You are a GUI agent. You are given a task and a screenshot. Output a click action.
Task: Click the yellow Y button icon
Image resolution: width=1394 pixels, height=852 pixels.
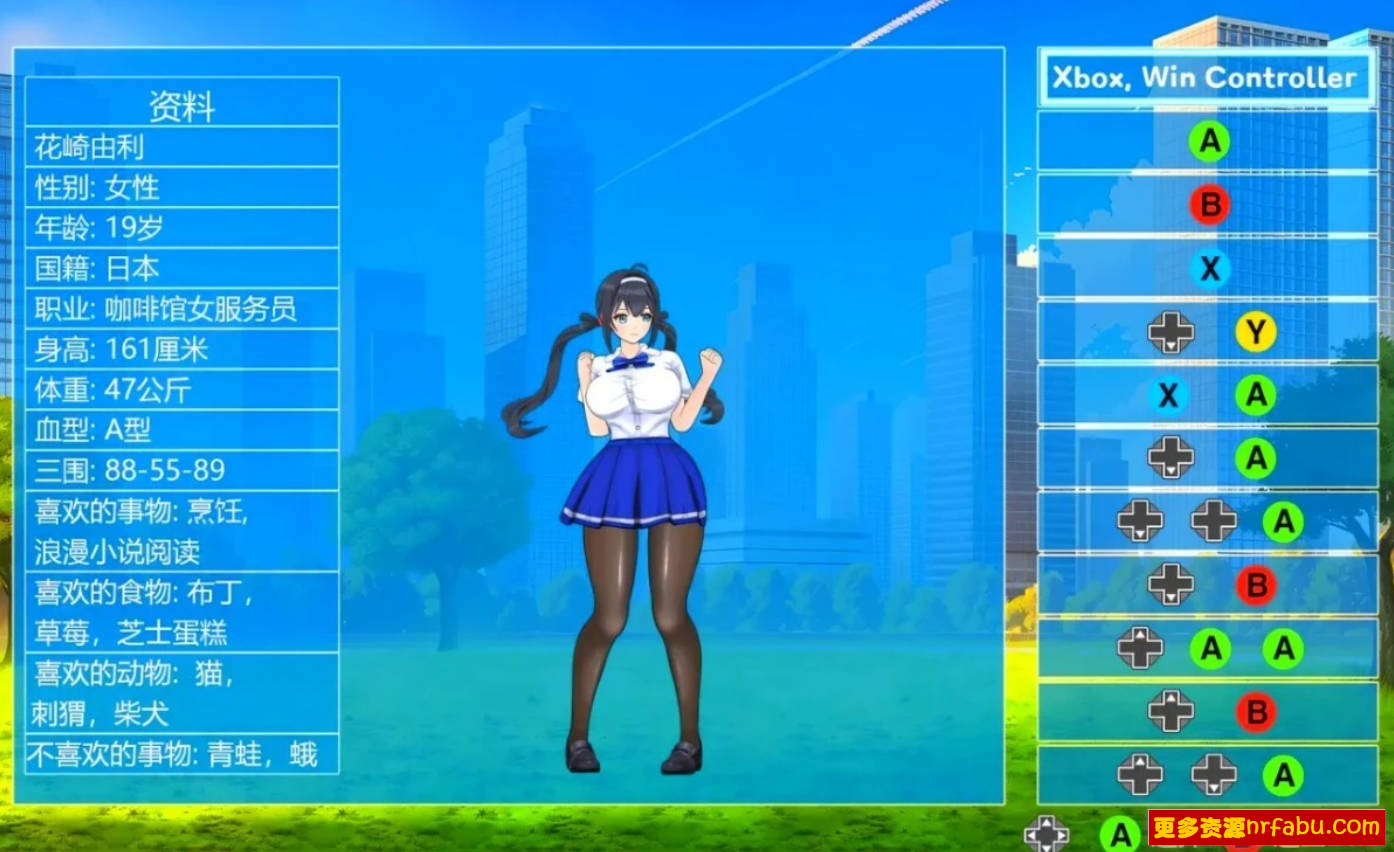(x=1255, y=333)
